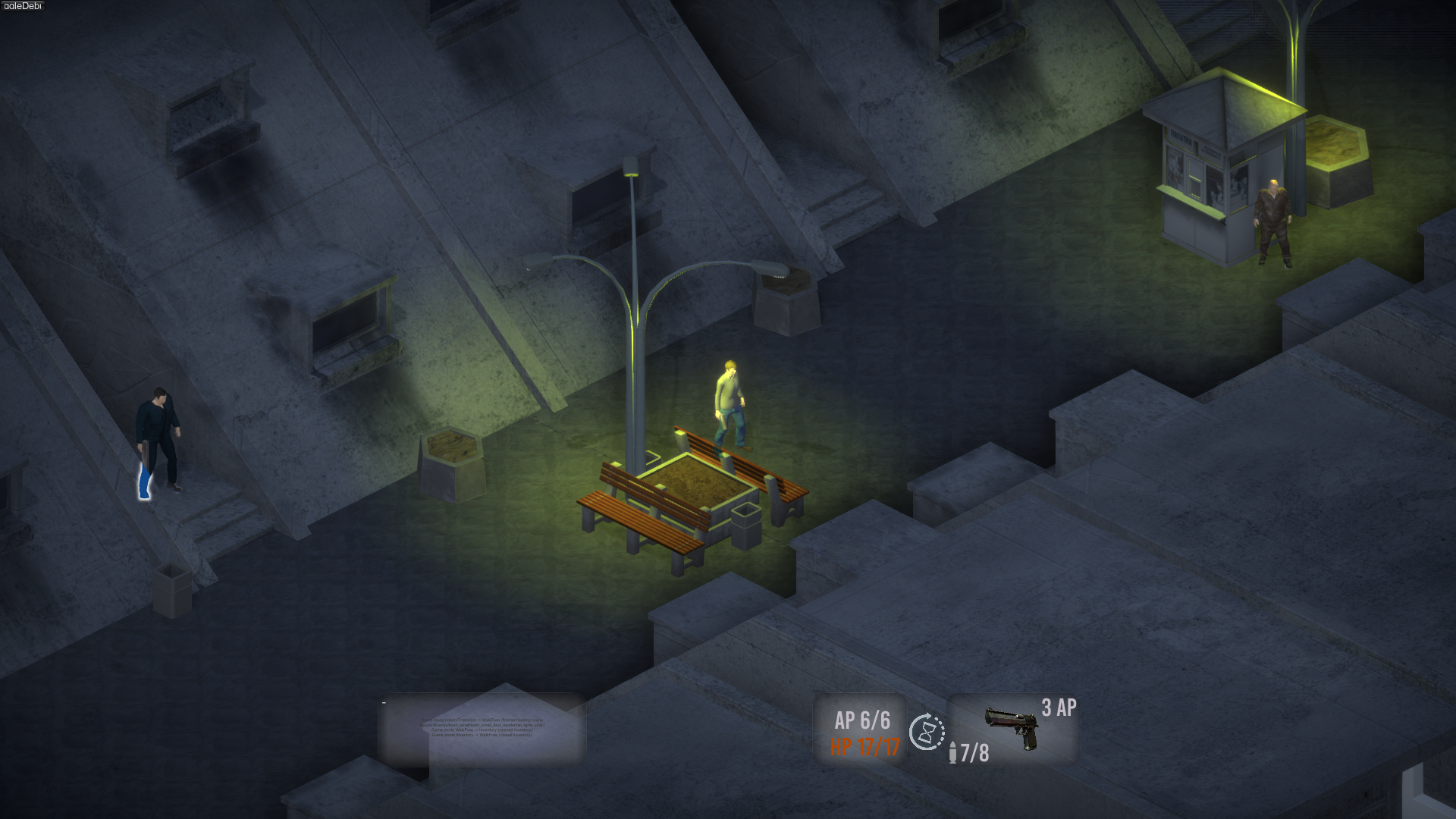The height and width of the screenshot is (819, 1456).
Task: Click the orange HP 17/17 readout
Action: point(864,746)
